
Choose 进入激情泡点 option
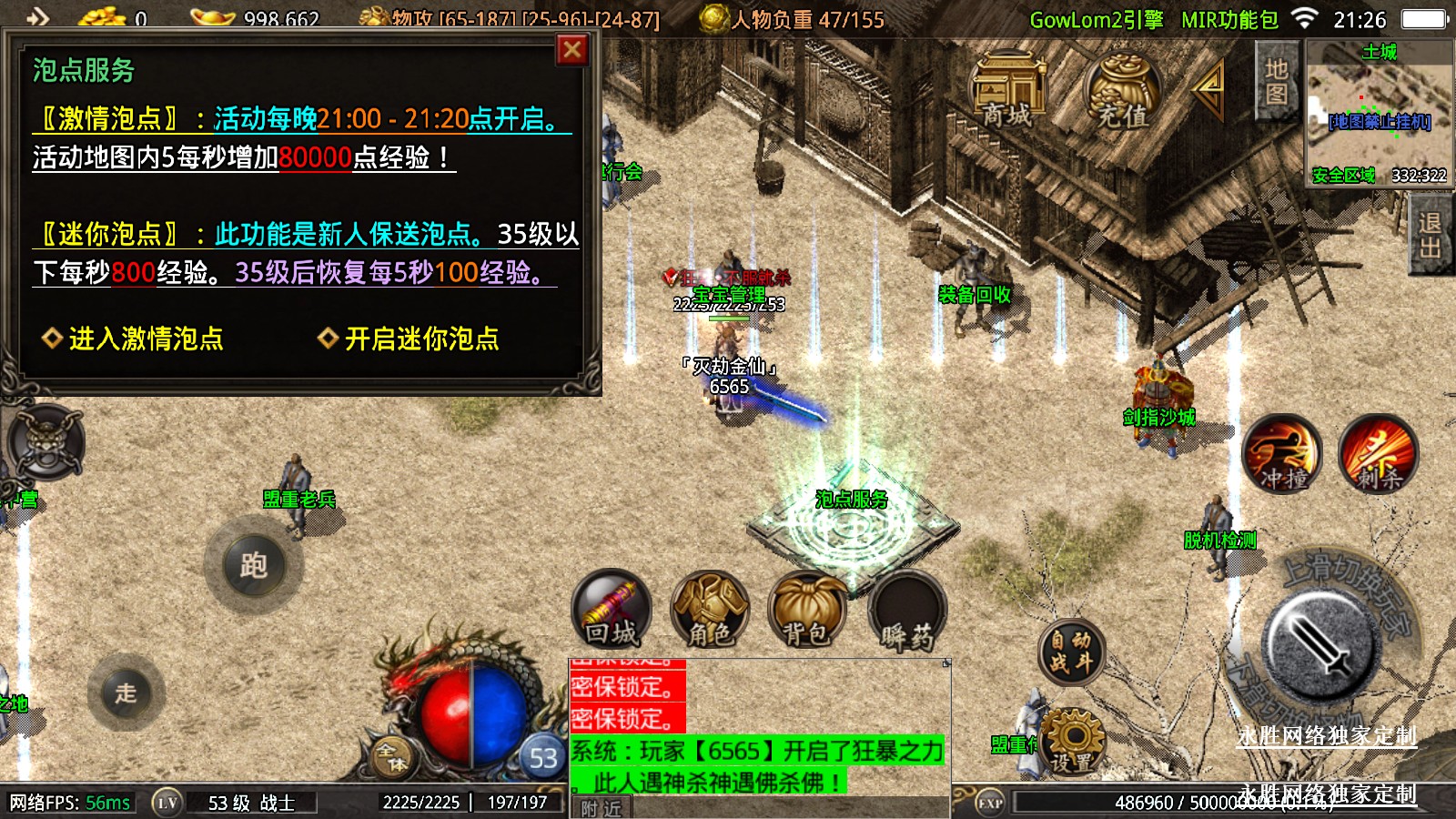(x=135, y=339)
